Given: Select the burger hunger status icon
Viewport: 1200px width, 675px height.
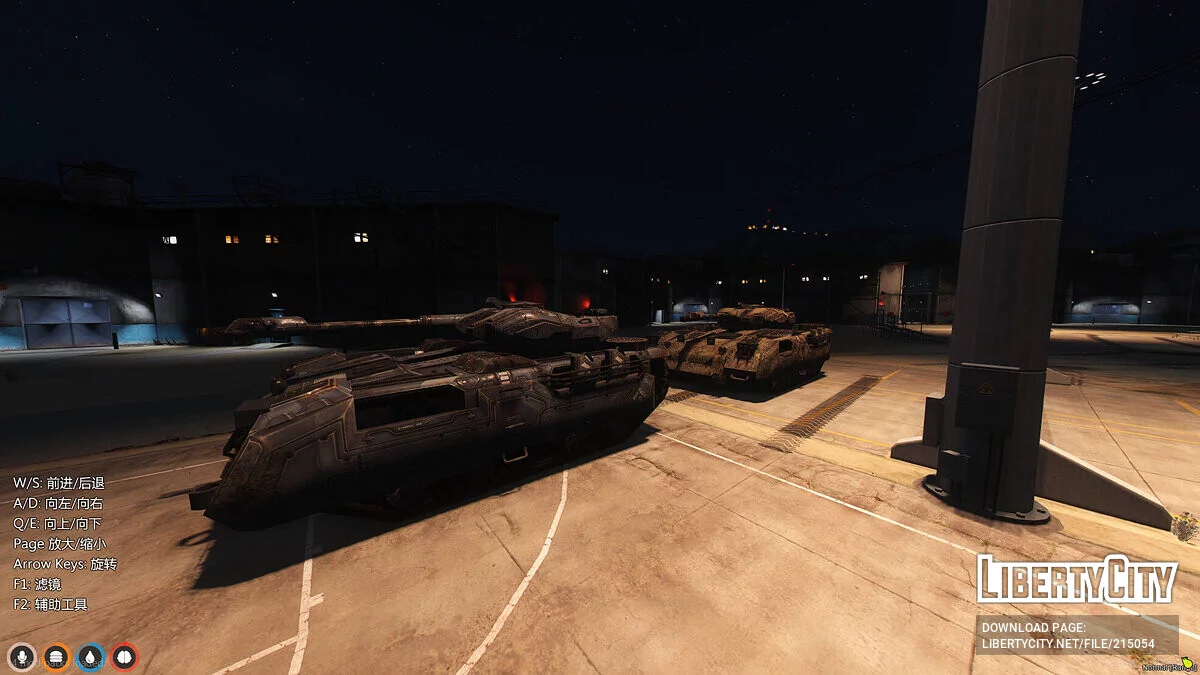Looking at the screenshot, I should click(57, 657).
